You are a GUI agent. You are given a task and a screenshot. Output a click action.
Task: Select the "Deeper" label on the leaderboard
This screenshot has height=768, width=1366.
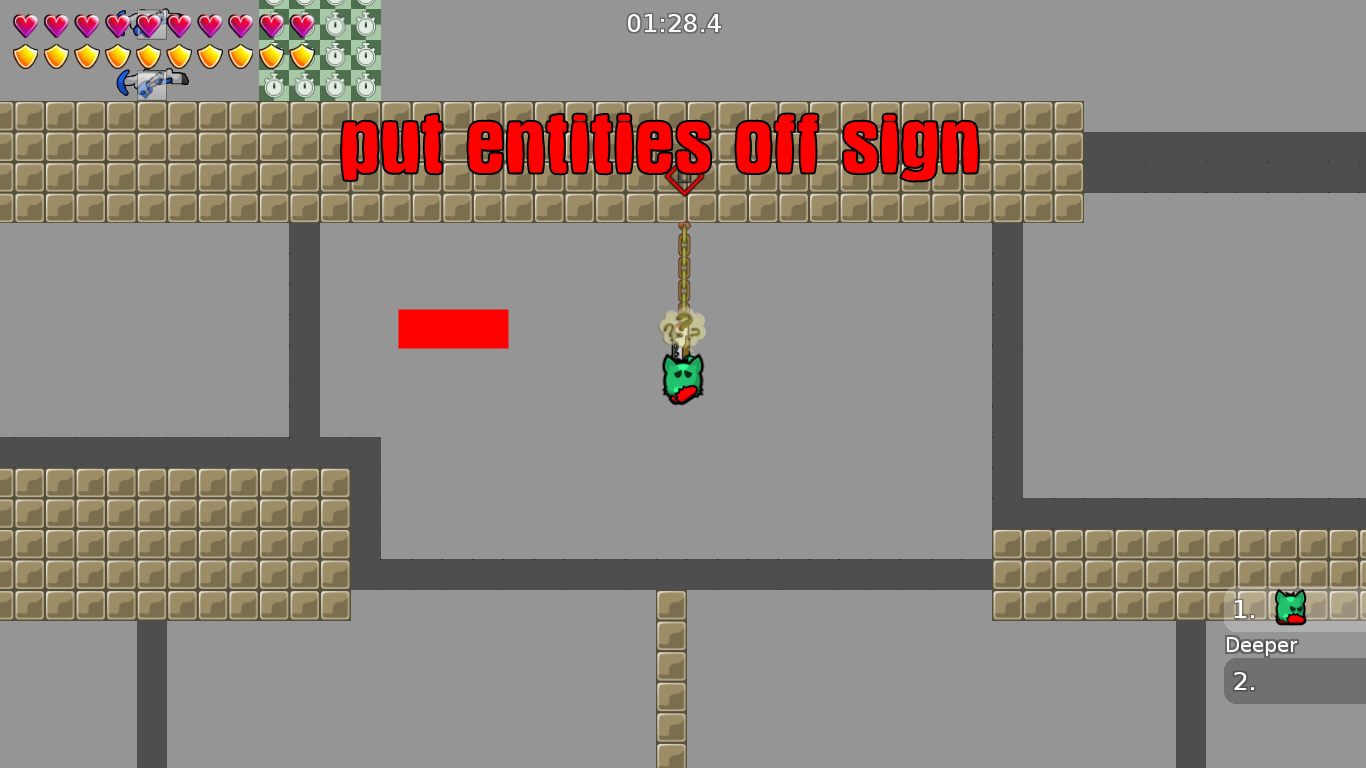[x=1260, y=645]
